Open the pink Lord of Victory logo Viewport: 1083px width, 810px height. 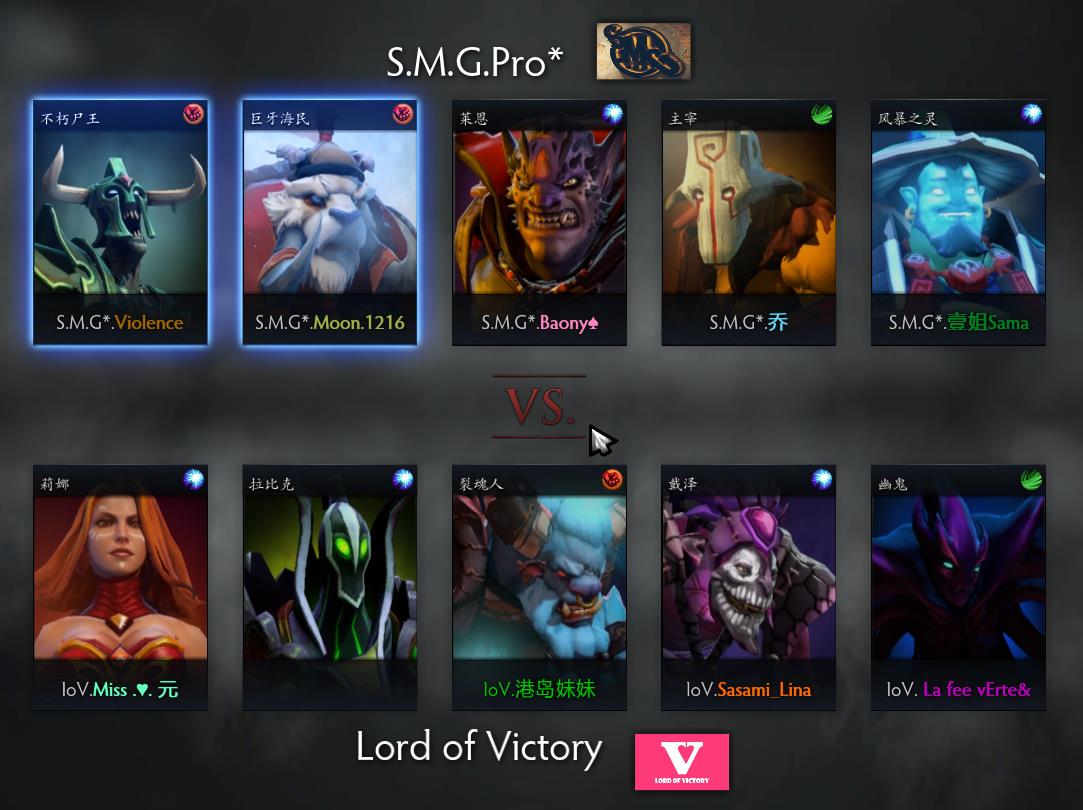click(681, 761)
